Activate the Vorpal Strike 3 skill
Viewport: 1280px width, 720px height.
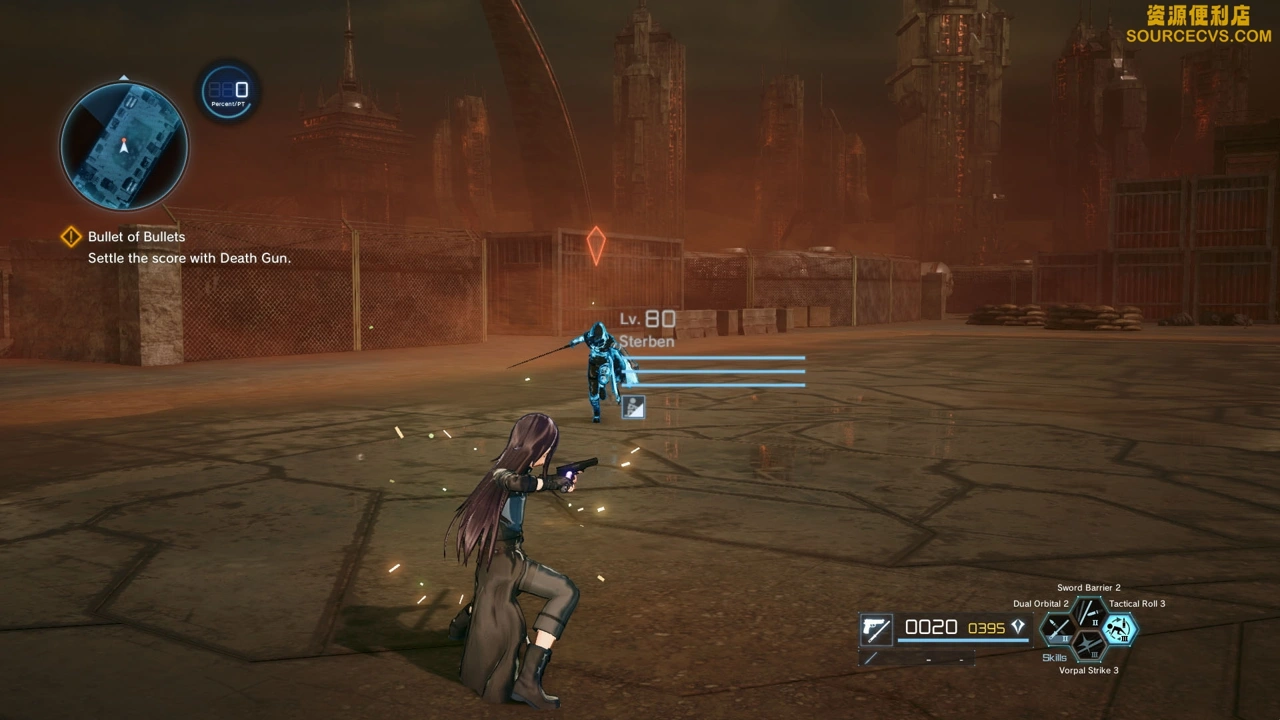1089,647
